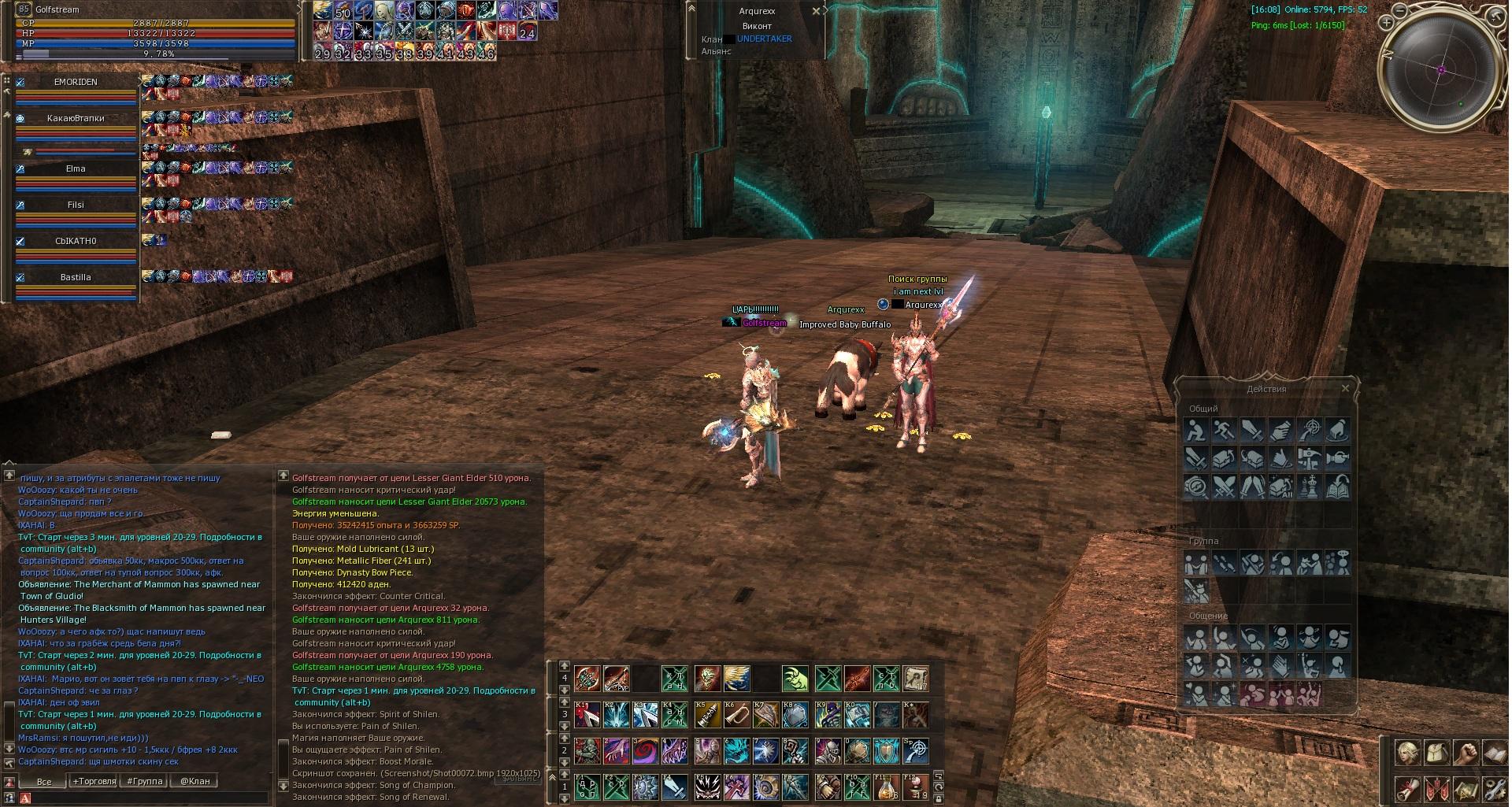Screen dimensions: 1512x807
Task: Switch to the #Группа chat tab
Action: click(x=145, y=781)
